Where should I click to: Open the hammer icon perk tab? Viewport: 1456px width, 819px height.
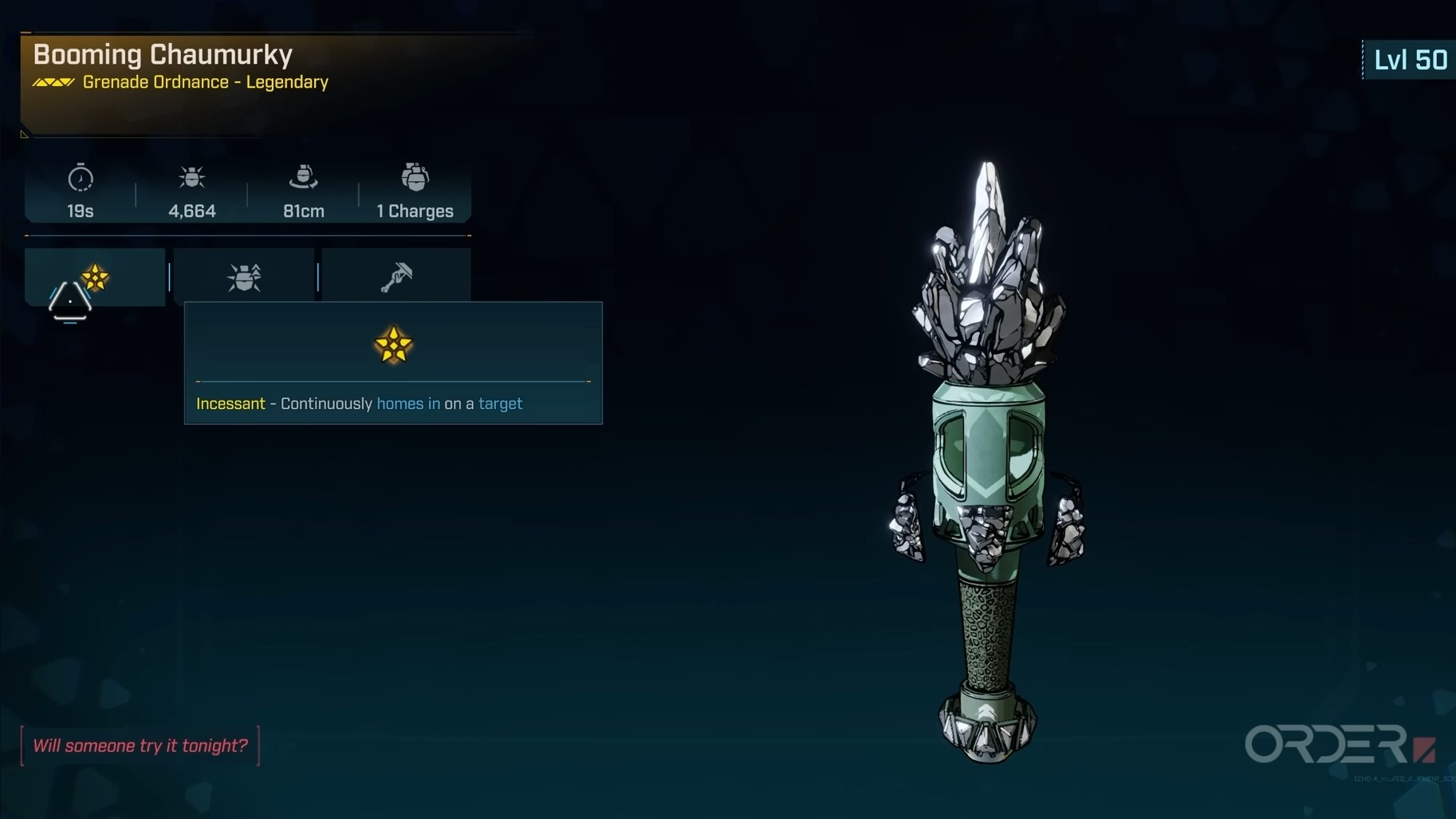(396, 277)
